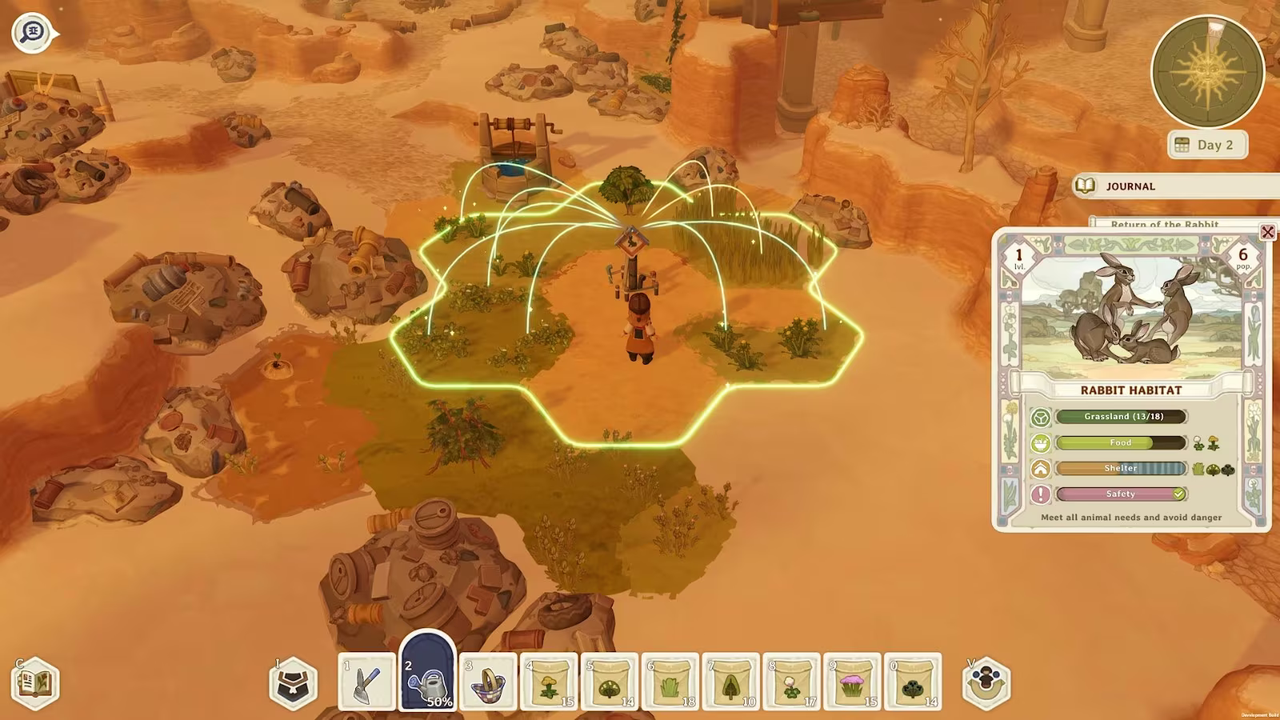Select the foraging basket
This screenshot has width=1280, height=720.
[x=487, y=682]
